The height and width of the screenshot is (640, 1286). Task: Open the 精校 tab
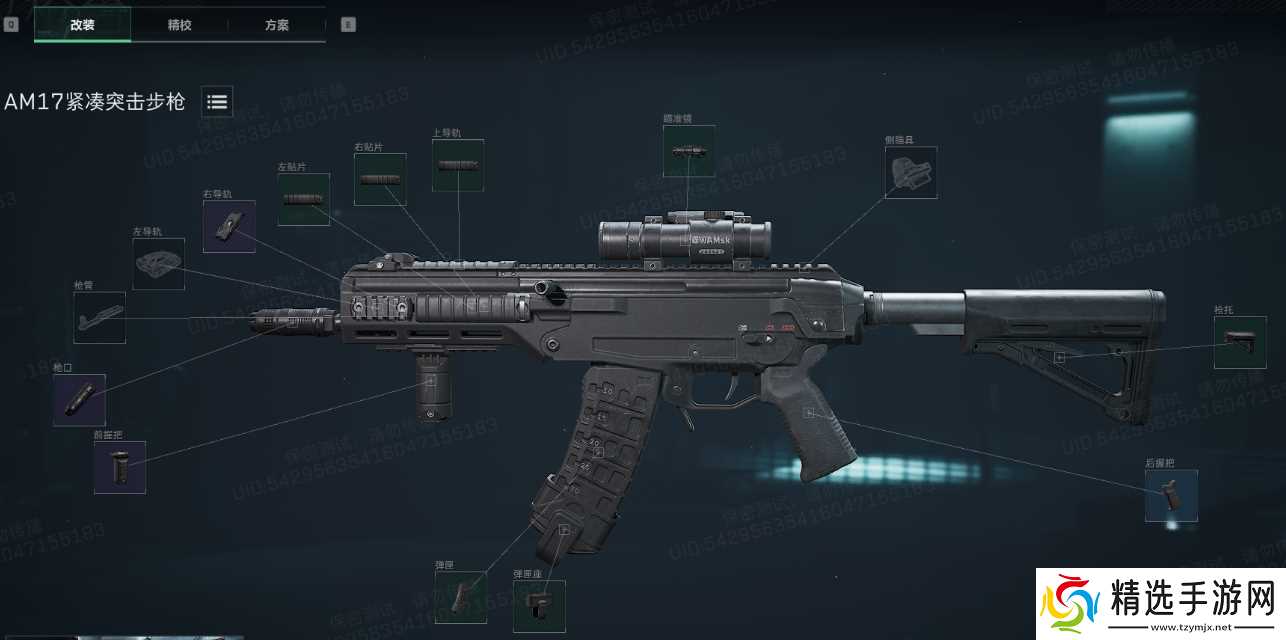[x=180, y=25]
